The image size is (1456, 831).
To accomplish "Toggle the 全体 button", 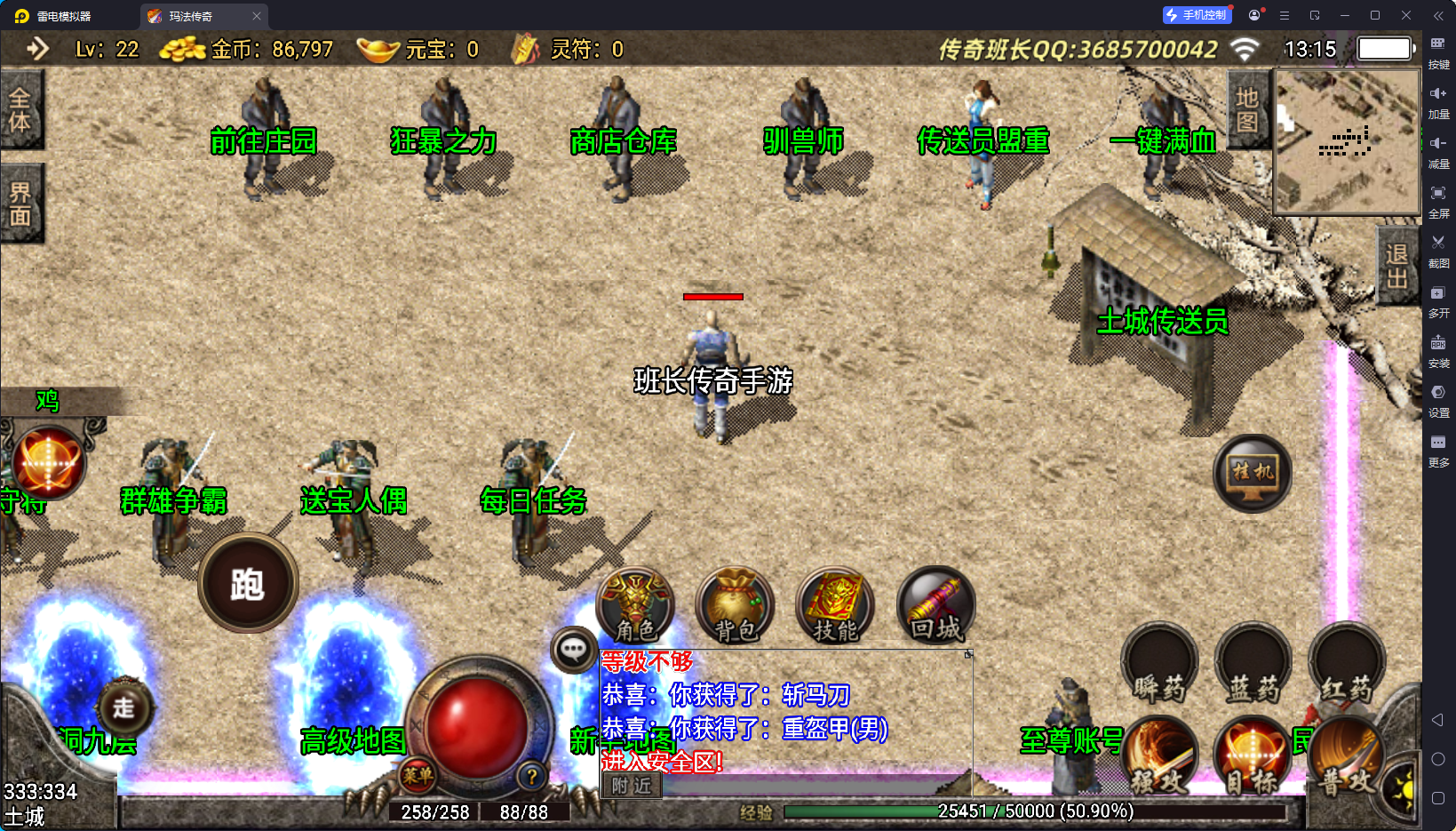I will [20, 109].
